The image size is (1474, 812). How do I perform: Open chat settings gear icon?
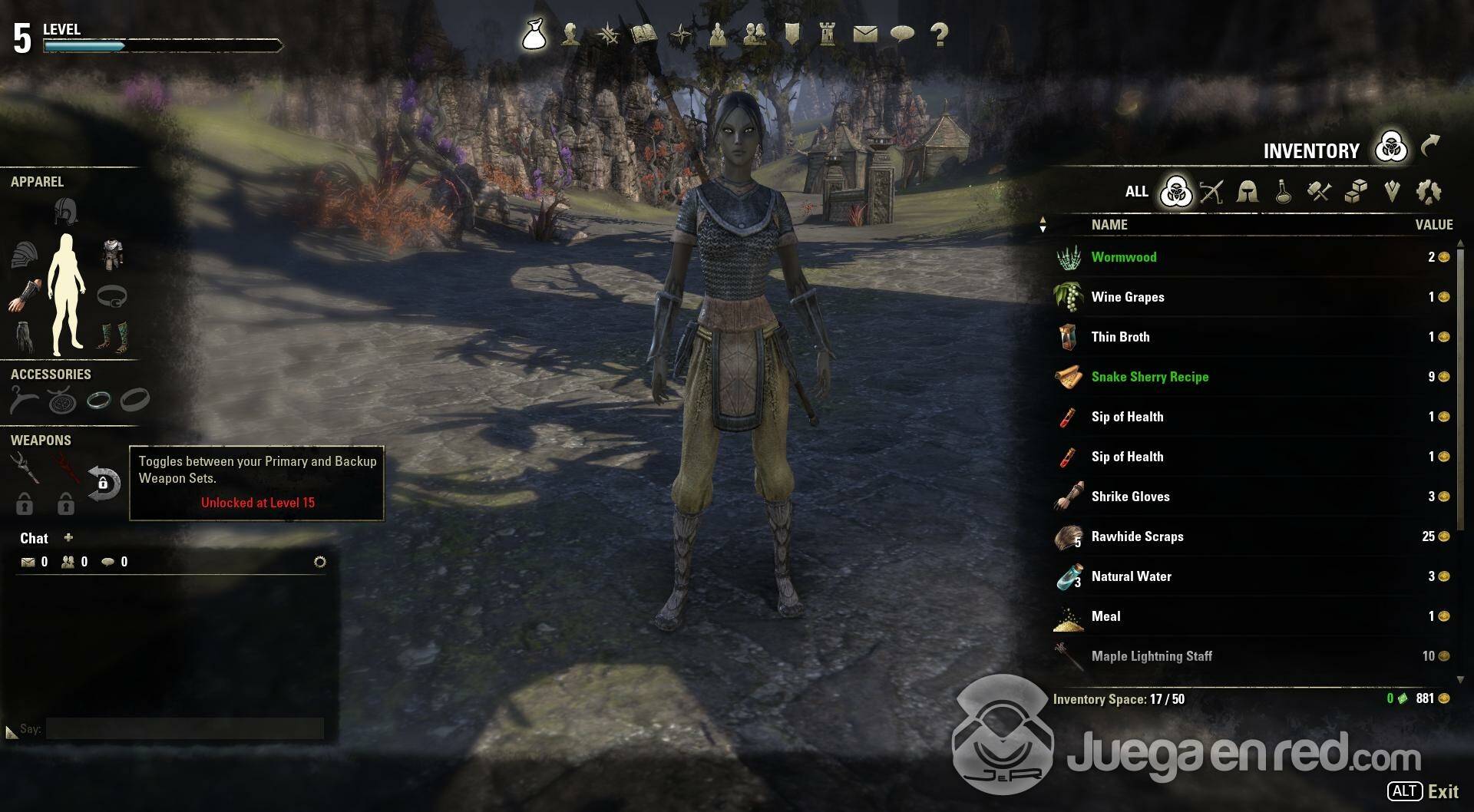[320, 562]
